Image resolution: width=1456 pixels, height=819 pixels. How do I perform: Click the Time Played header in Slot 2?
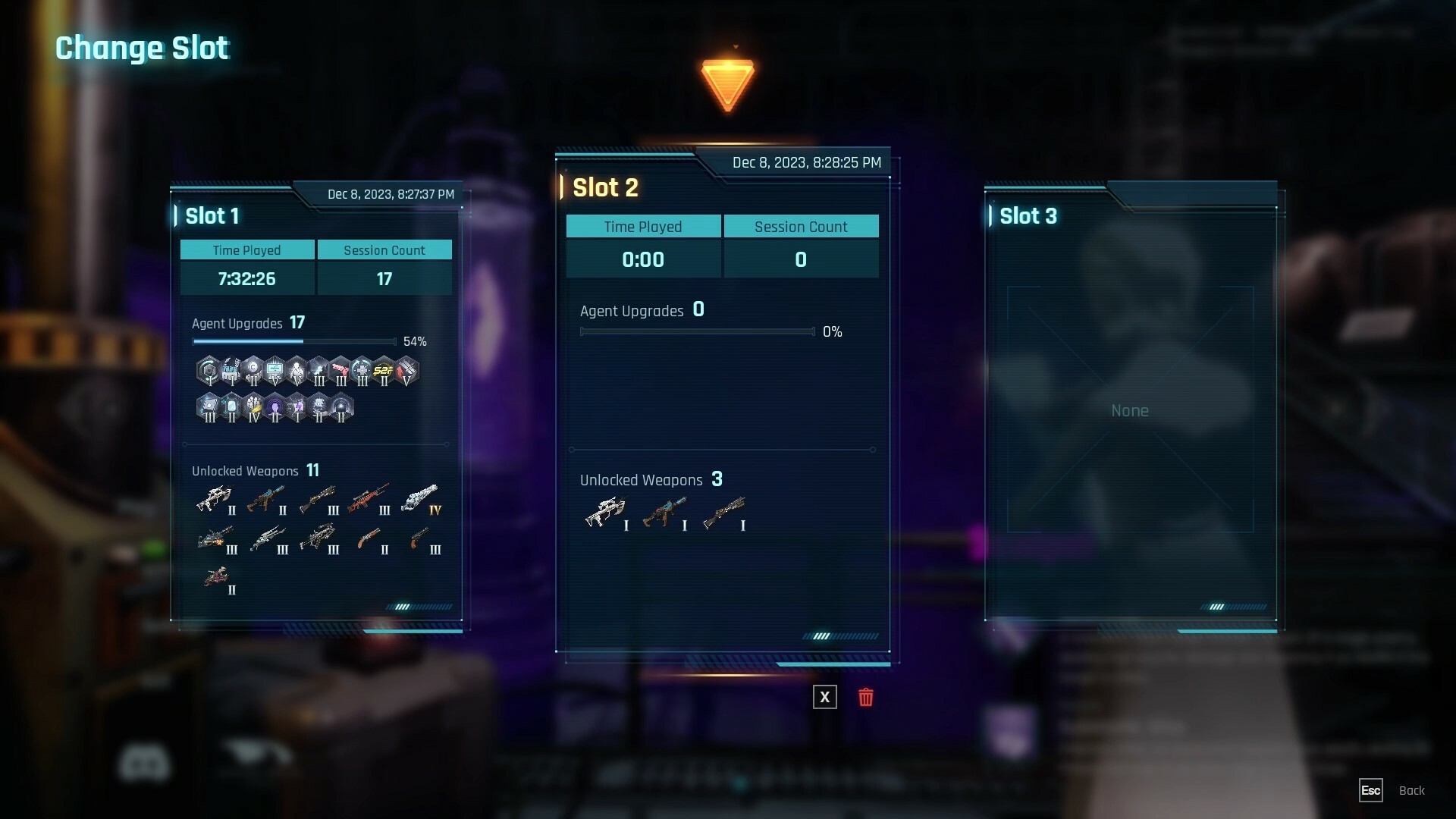tap(643, 226)
